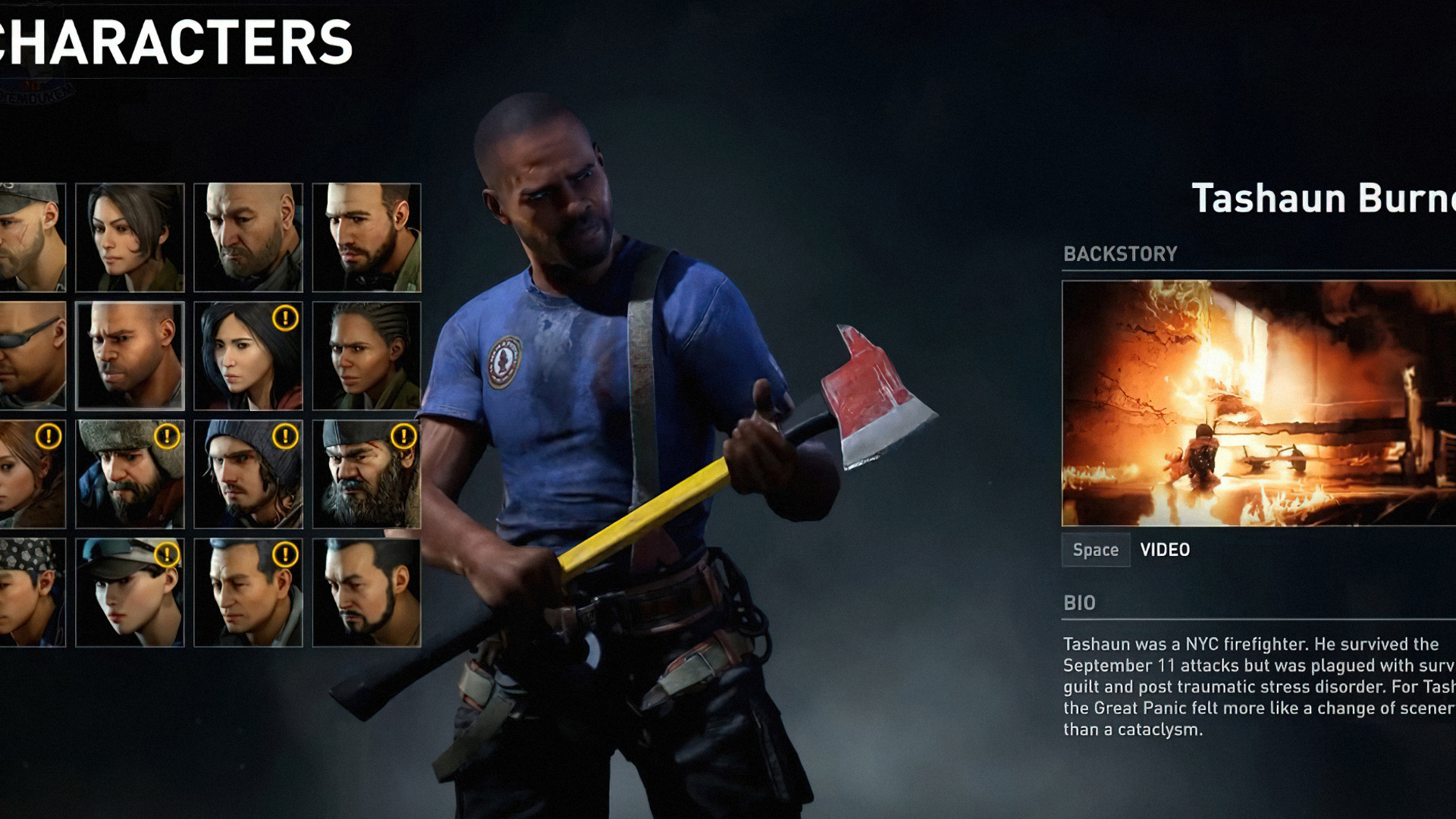Select the woman with braided hair

(366, 356)
